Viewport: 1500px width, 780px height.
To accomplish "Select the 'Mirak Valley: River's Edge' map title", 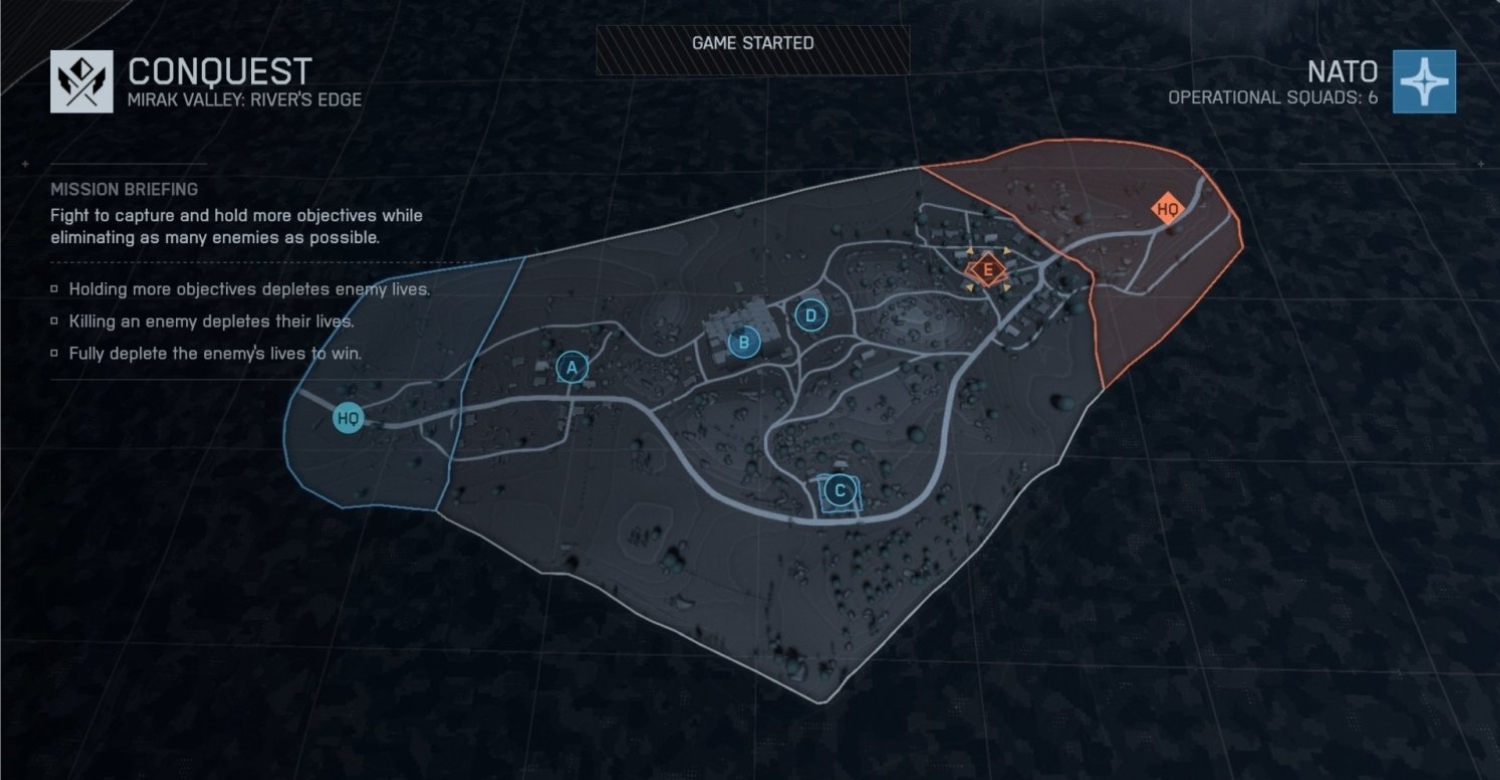I will coord(244,99).
